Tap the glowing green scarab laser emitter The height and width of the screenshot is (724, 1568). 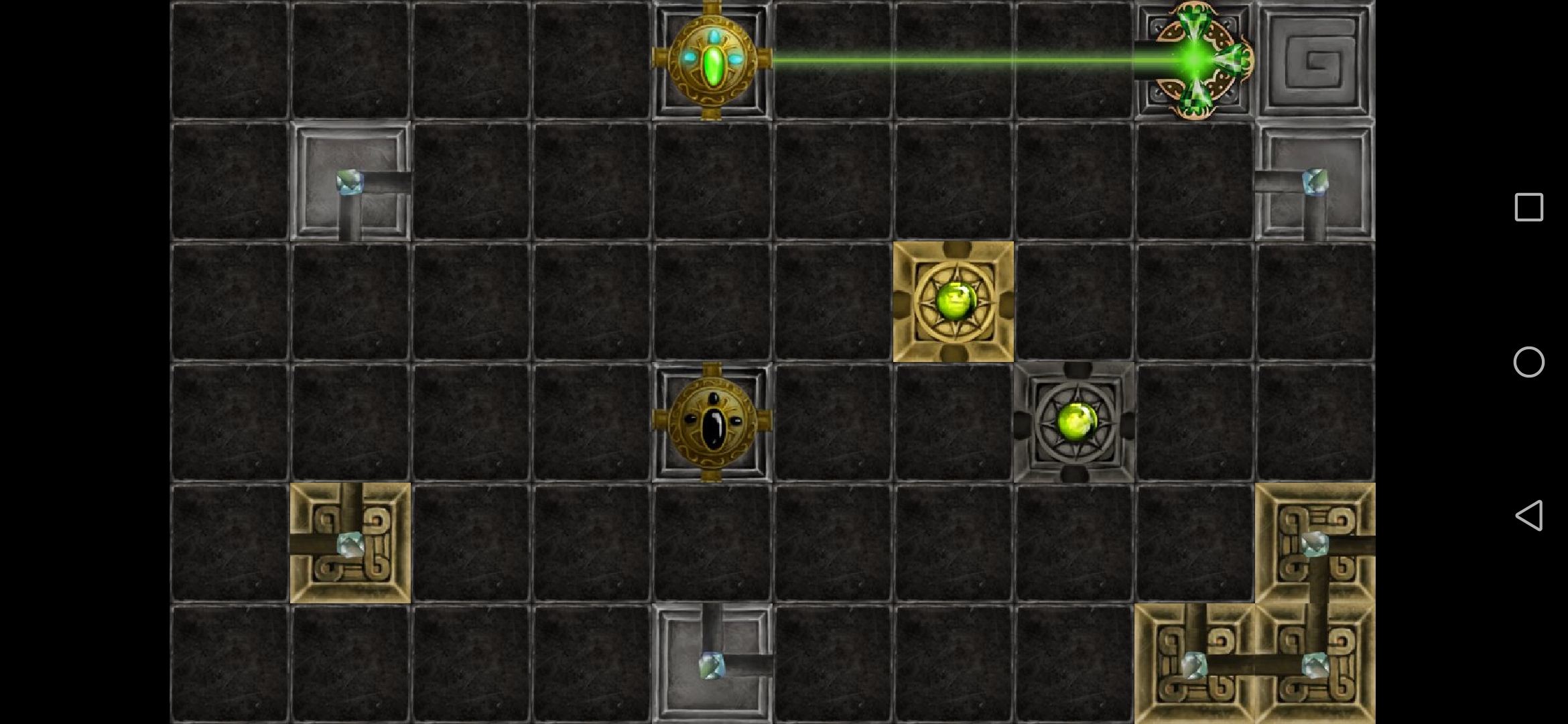[712, 60]
